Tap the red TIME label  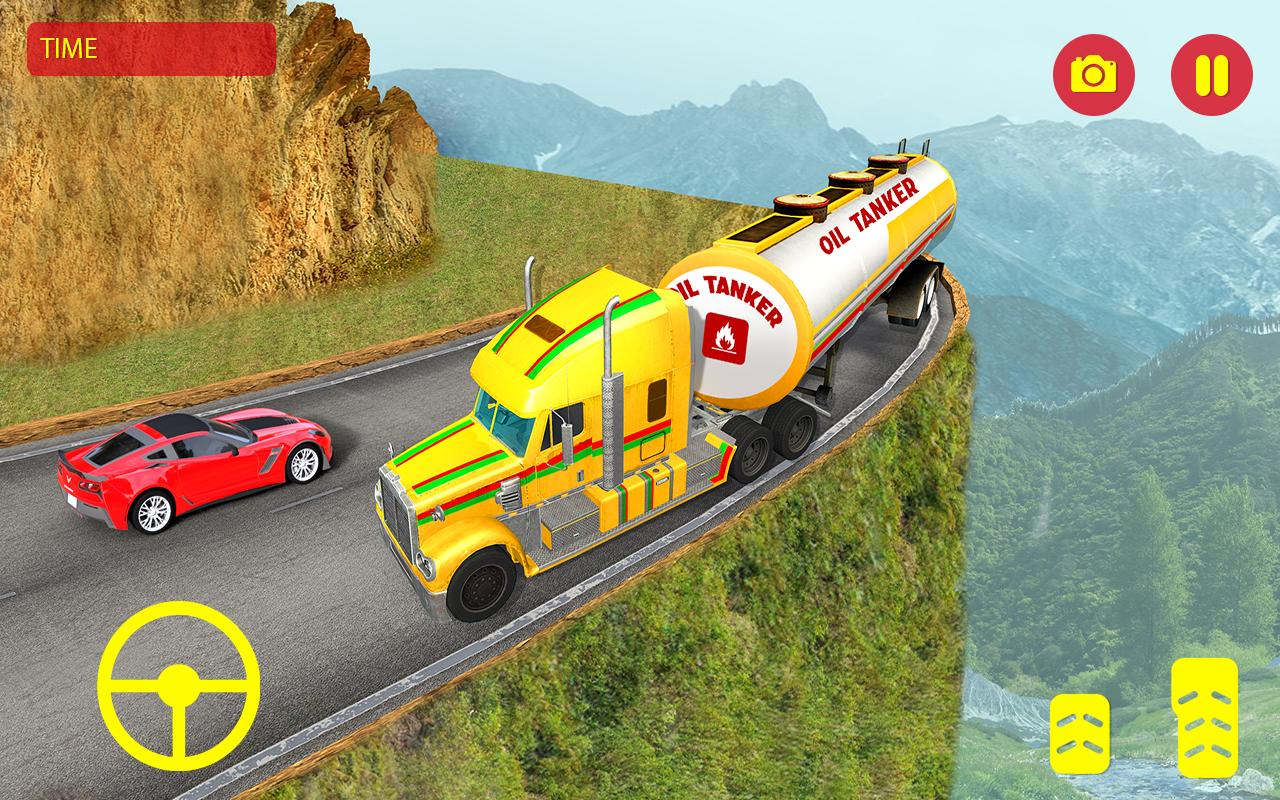click(x=69, y=45)
